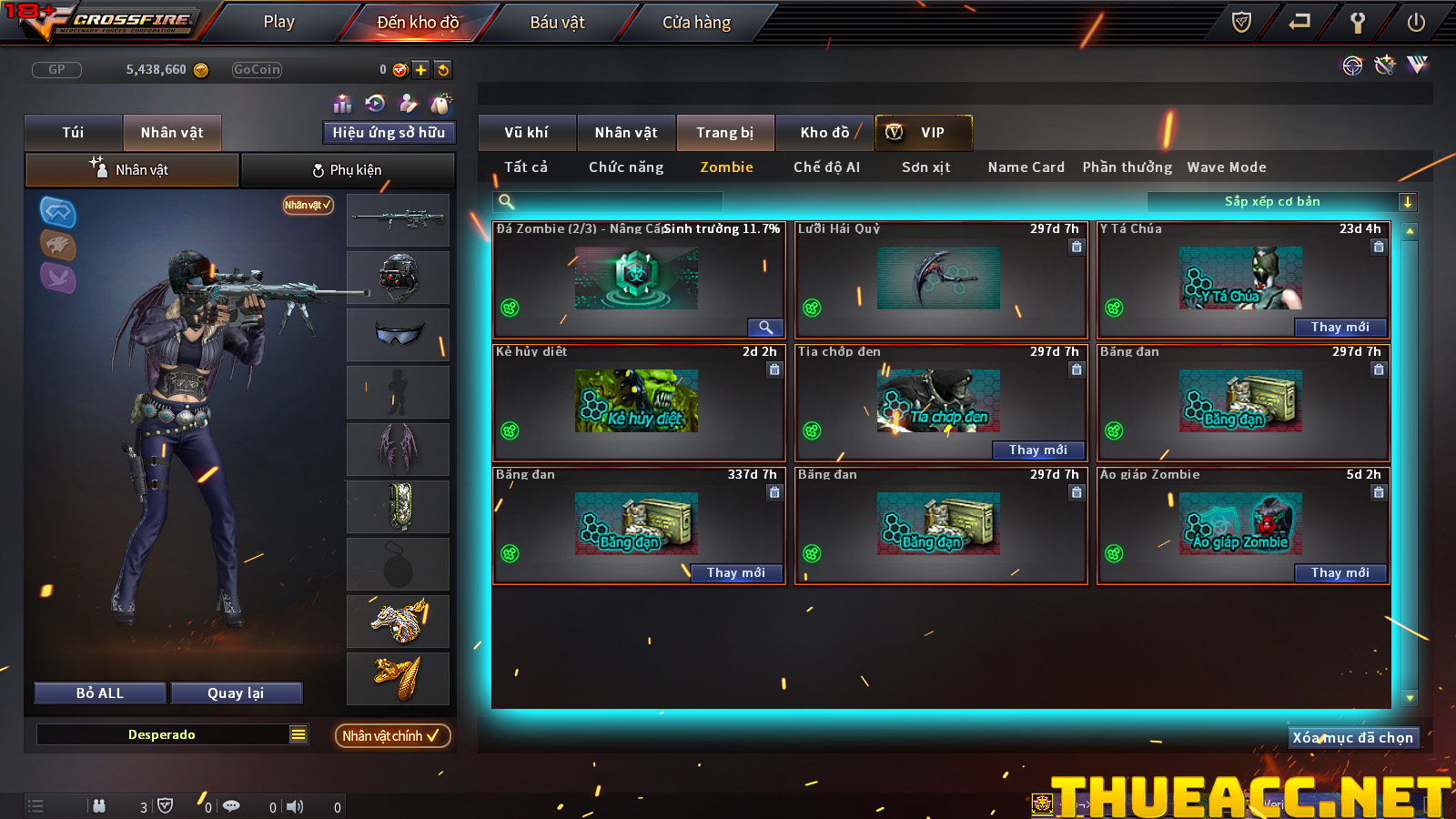Switch to the Vũ khí tab
Screen dimensions: 1456x819
(x=527, y=133)
